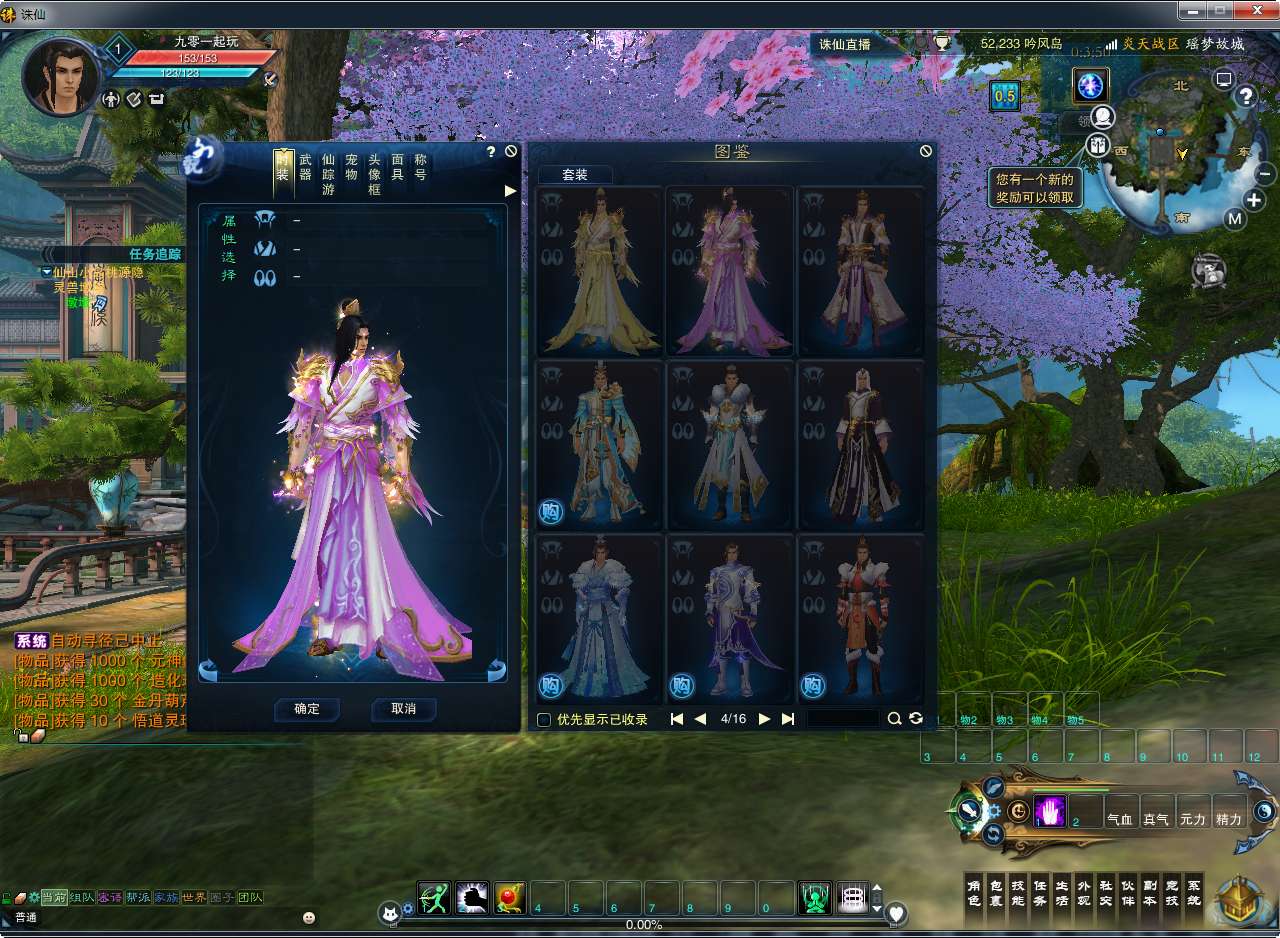Switch chat to the 世界 channel

194,897
